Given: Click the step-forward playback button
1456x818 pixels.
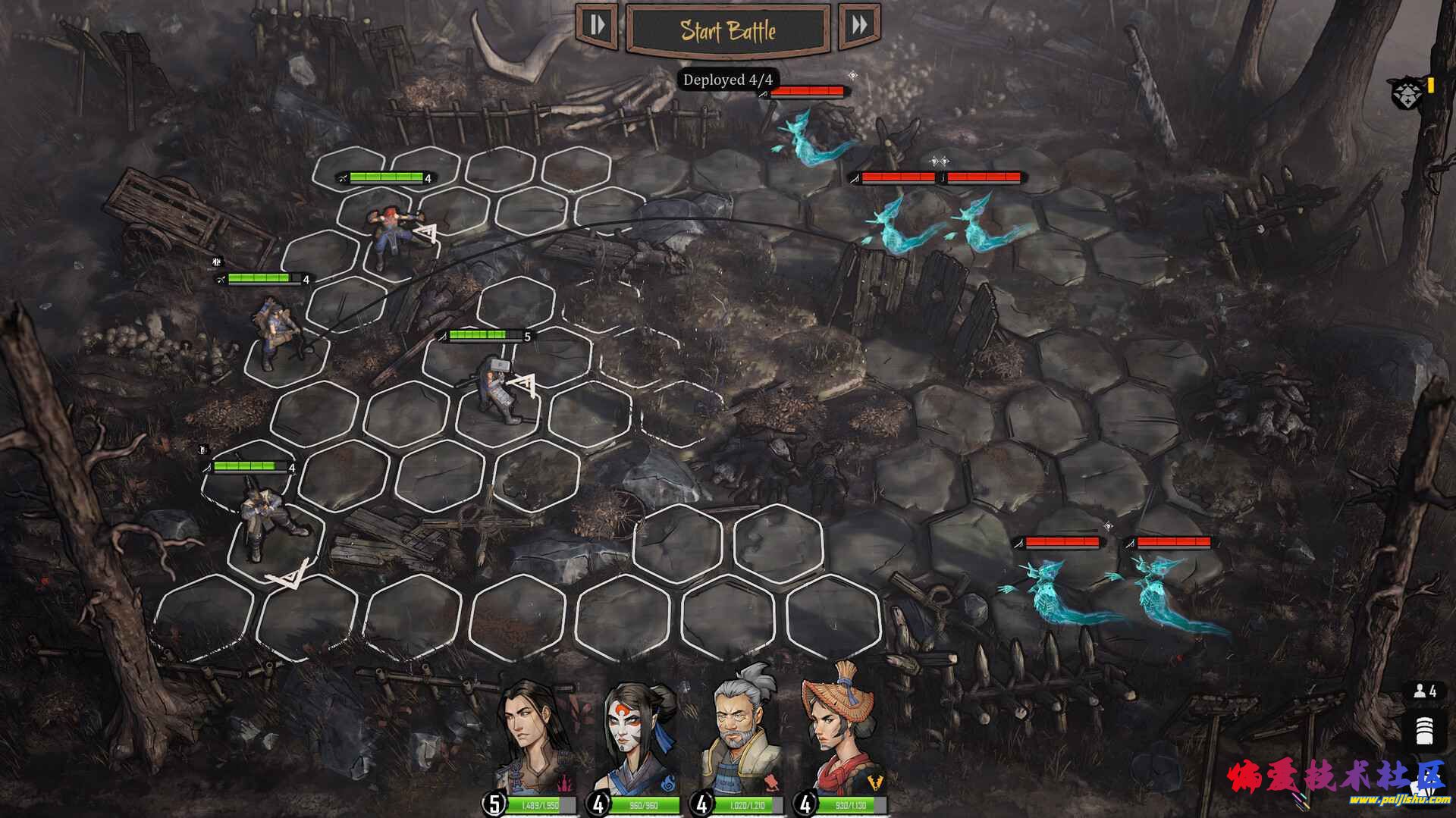Looking at the screenshot, I should (x=598, y=26).
